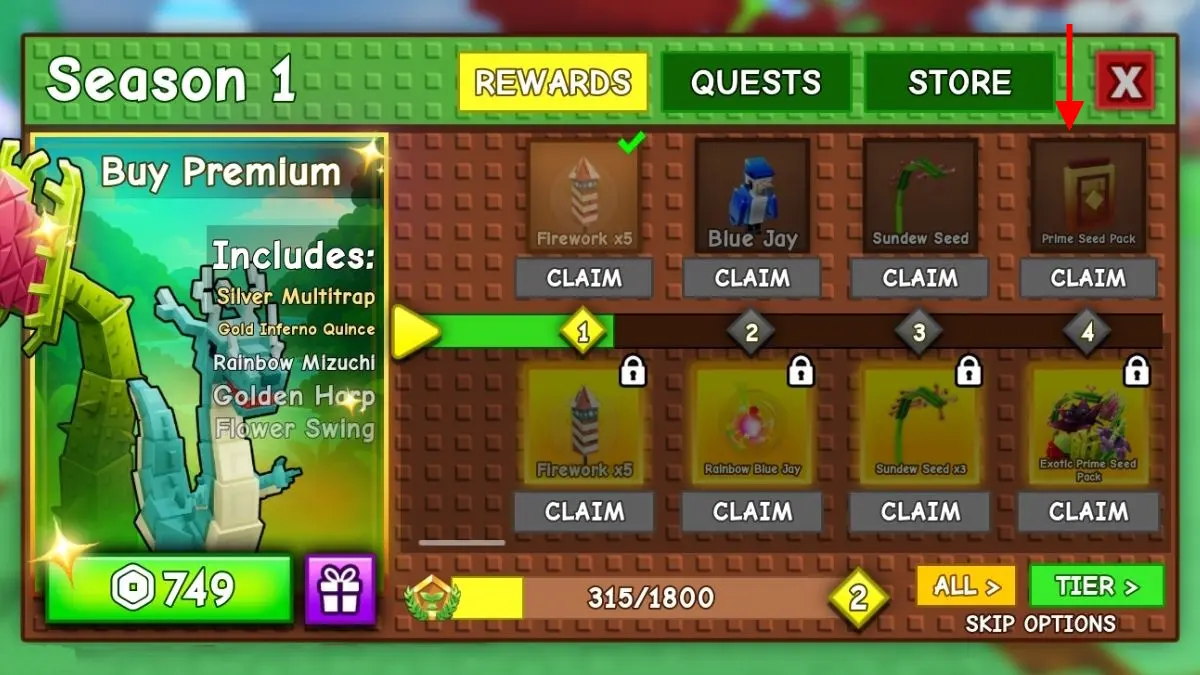Claim the Exotic Prime Seed Pack reward

click(x=1088, y=512)
